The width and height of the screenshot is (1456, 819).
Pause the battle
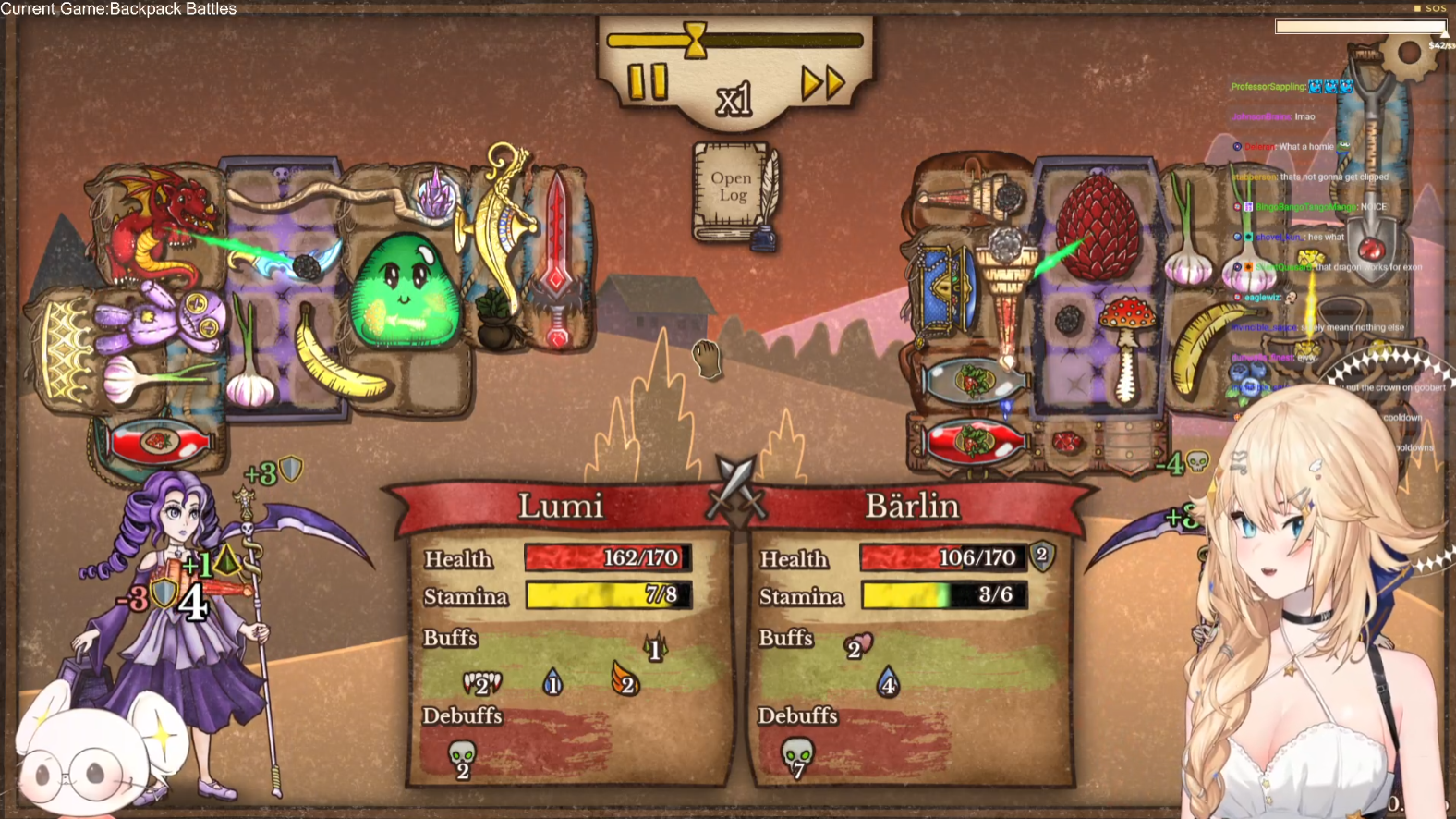point(647,82)
